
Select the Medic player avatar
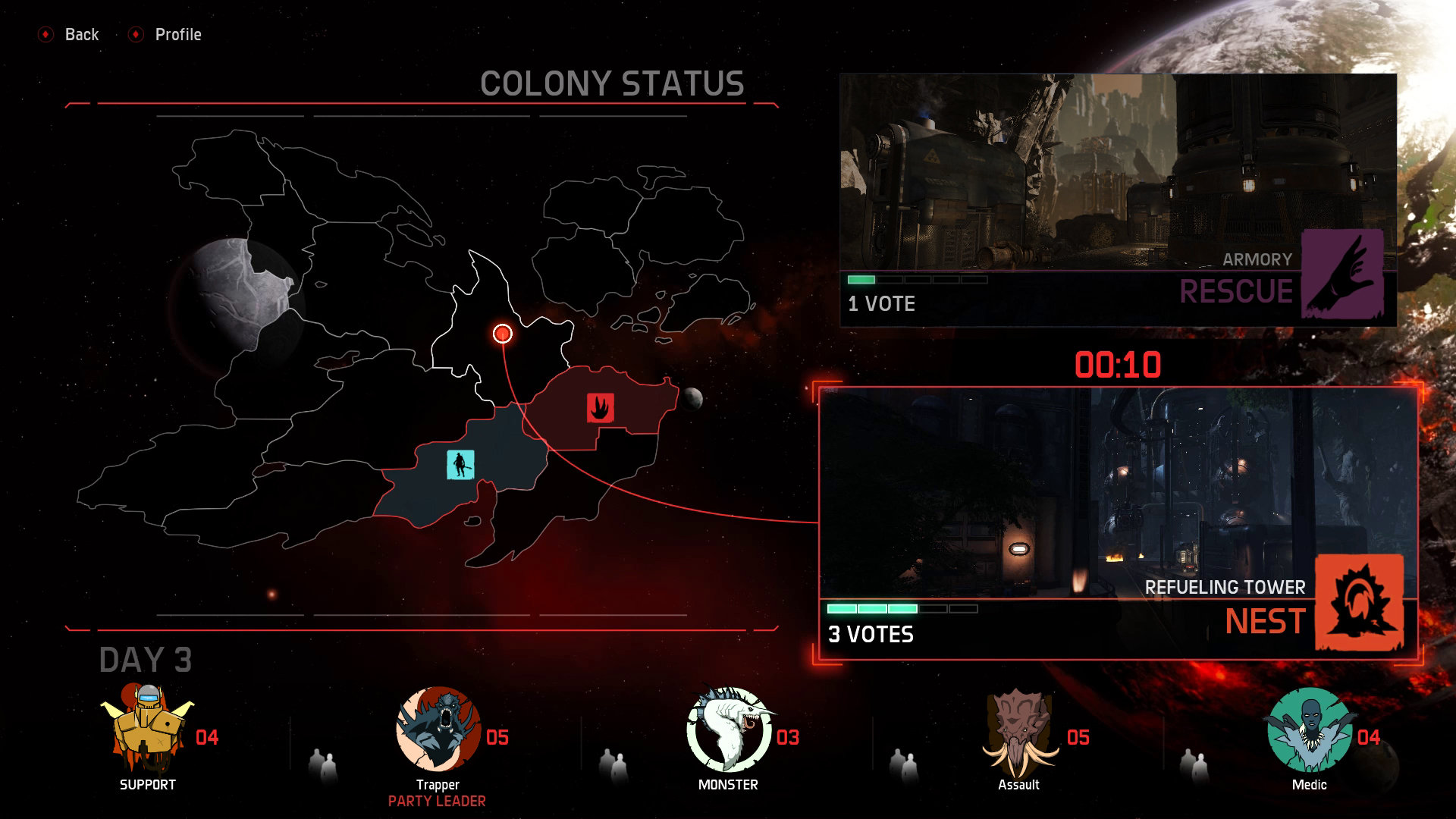point(1309,730)
